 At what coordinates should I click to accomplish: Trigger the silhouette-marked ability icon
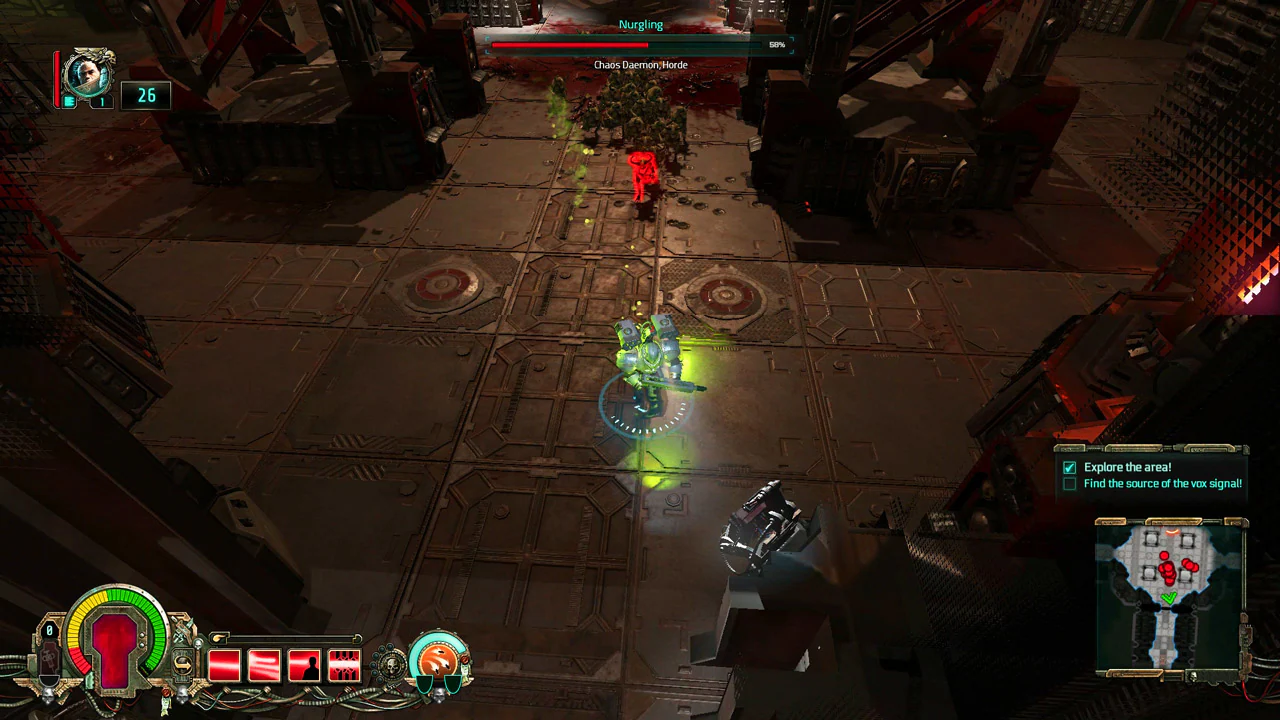click(x=304, y=665)
